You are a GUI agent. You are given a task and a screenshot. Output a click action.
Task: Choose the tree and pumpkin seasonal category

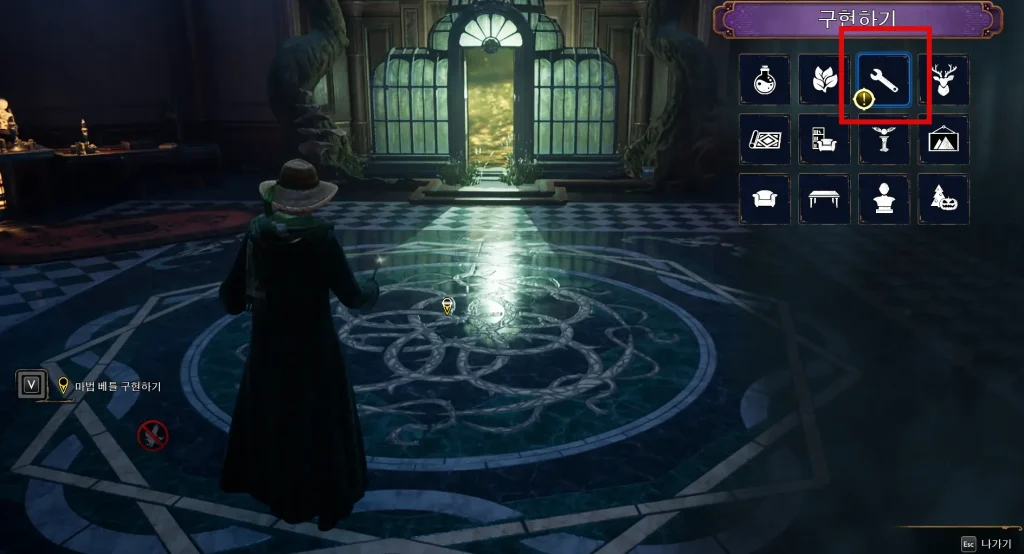click(x=943, y=198)
